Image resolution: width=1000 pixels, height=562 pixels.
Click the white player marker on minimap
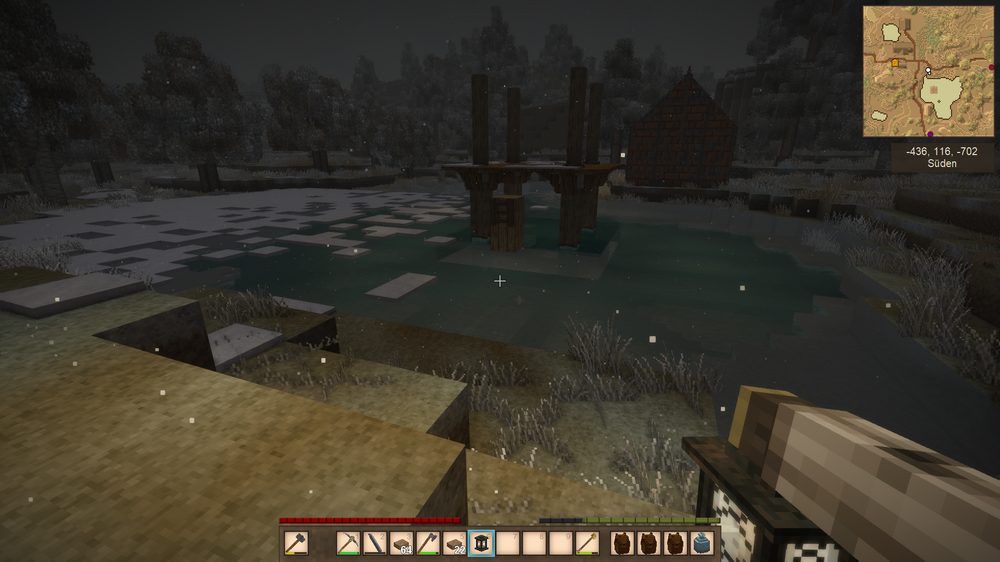928,71
